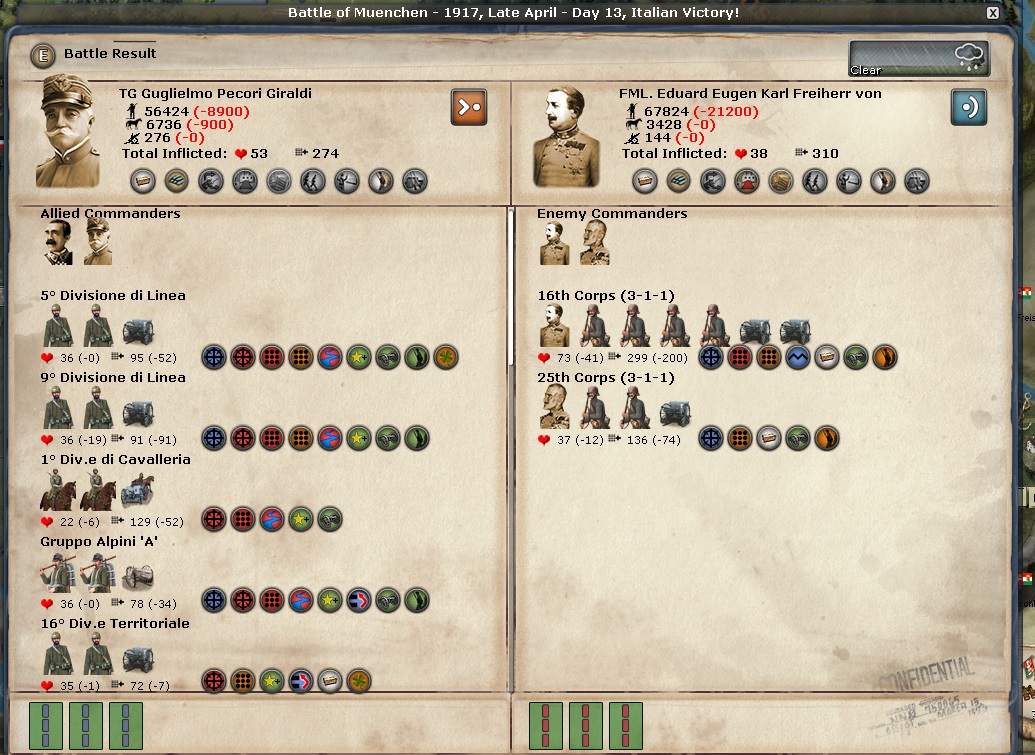Inspect the first allied commander portrait
The width and height of the screenshot is (1035, 755).
(57, 242)
